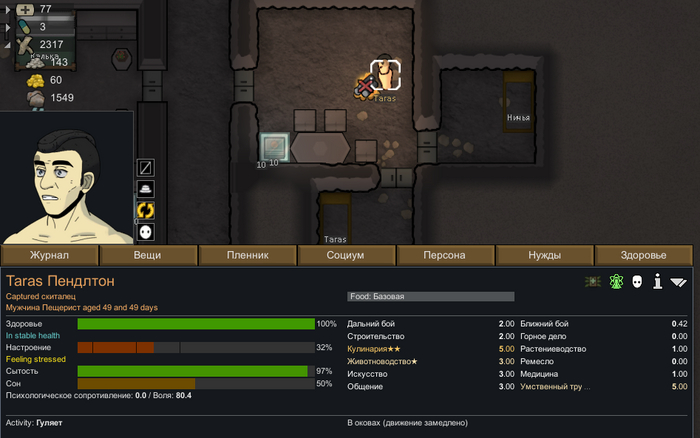The image size is (700, 438).
Task: Click the green figure icon in header
Action: coord(614,282)
